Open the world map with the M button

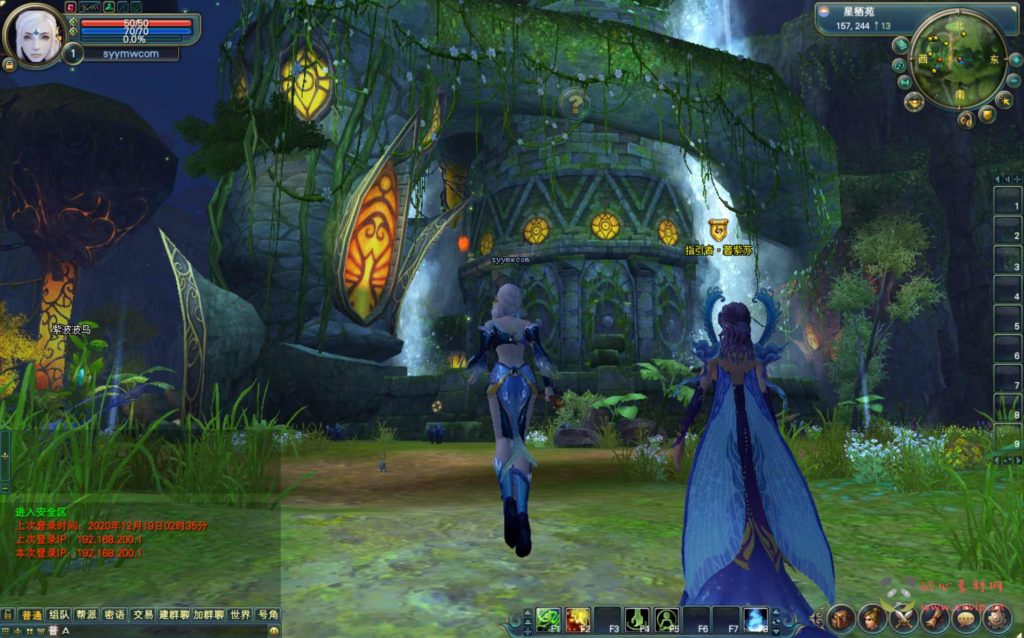[903, 81]
